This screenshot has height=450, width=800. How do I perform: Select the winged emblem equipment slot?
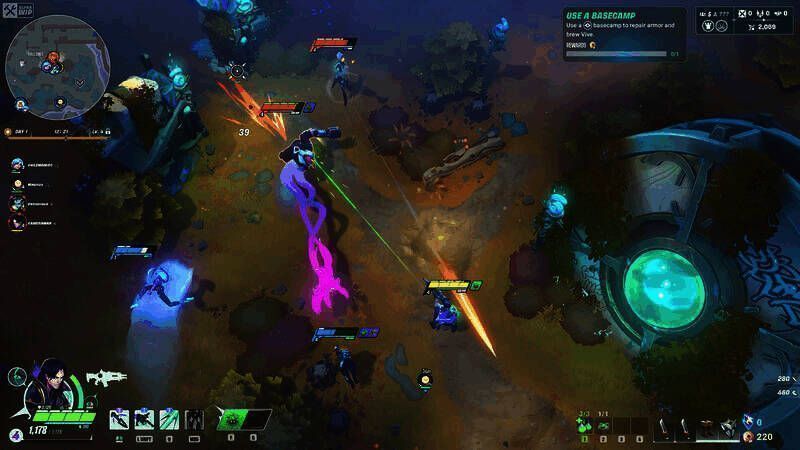coord(708,427)
